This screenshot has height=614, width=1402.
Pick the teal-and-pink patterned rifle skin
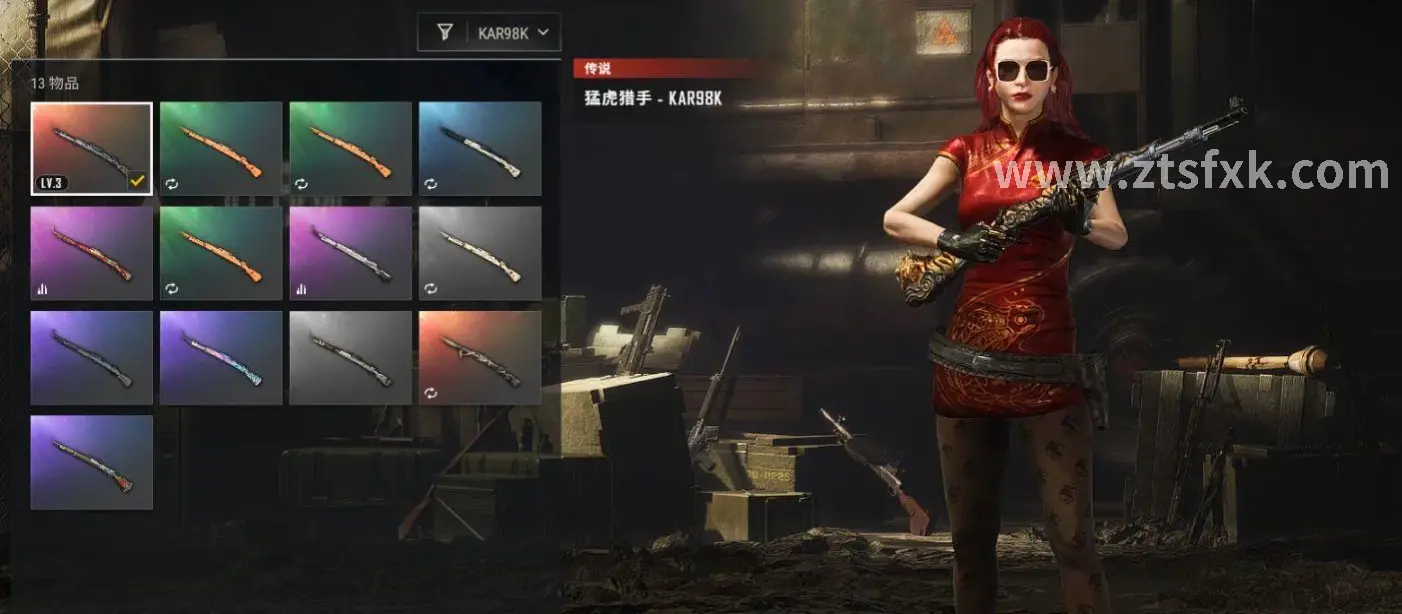point(221,357)
